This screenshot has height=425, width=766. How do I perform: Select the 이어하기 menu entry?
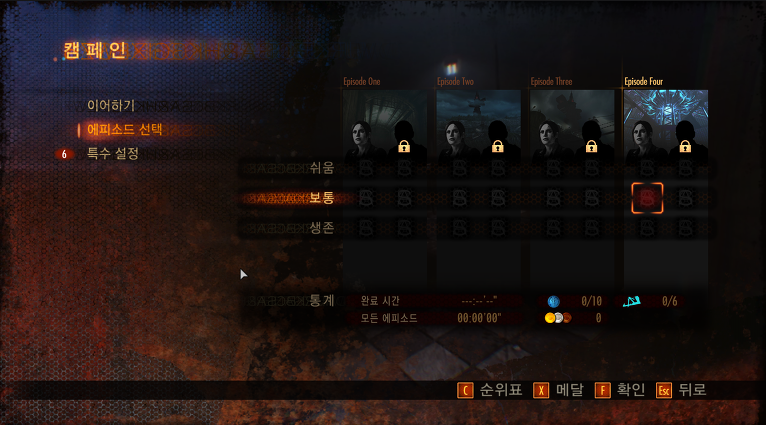tap(110, 104)
